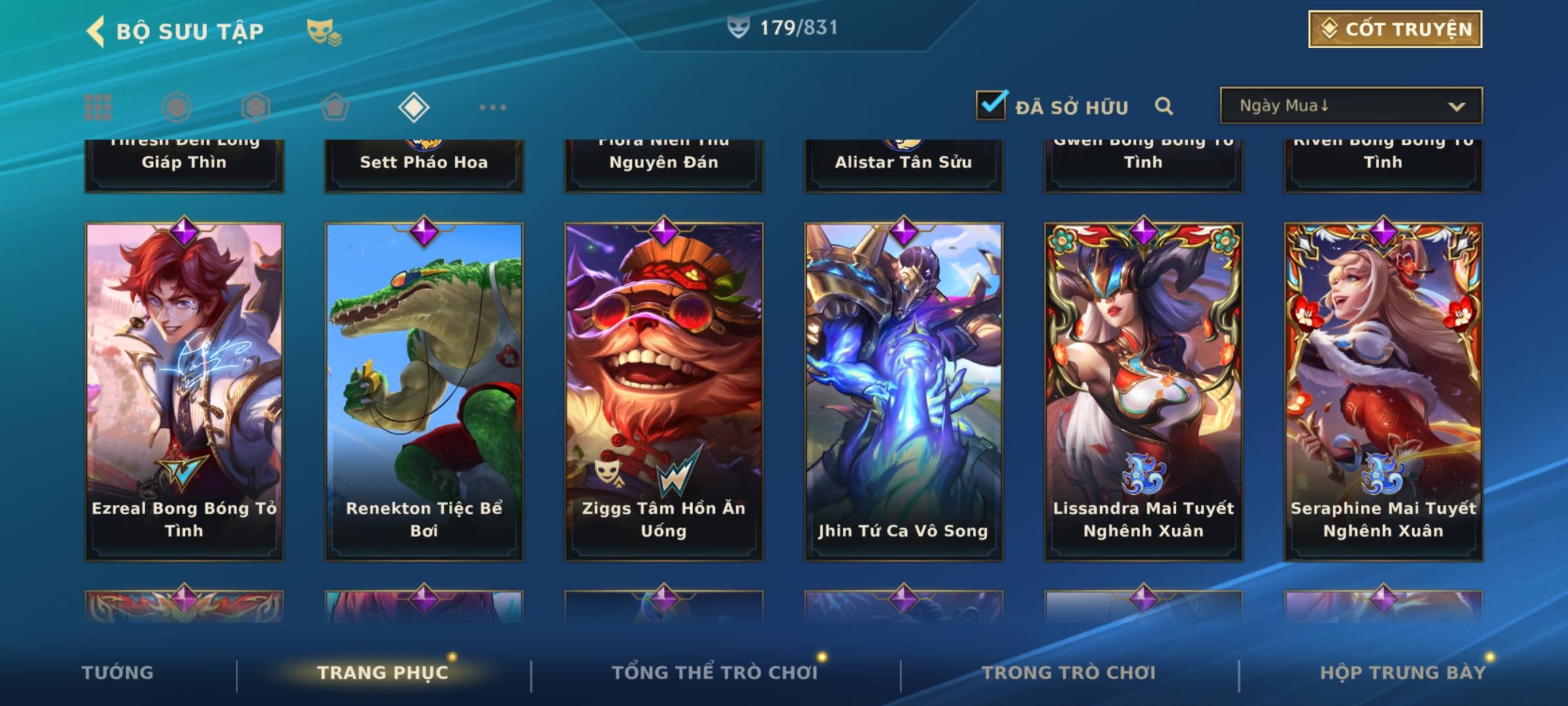Viewport: 1568px width, 706px height.
Task: Click the mask and coins icon
Action: pyautogui.click(x=324, y=31)
